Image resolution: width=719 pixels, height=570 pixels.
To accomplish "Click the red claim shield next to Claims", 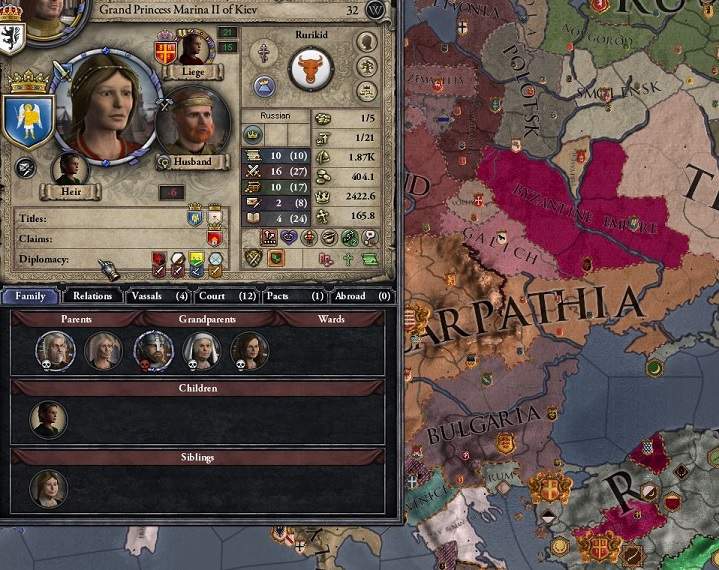I will click(x=212, y=239).
